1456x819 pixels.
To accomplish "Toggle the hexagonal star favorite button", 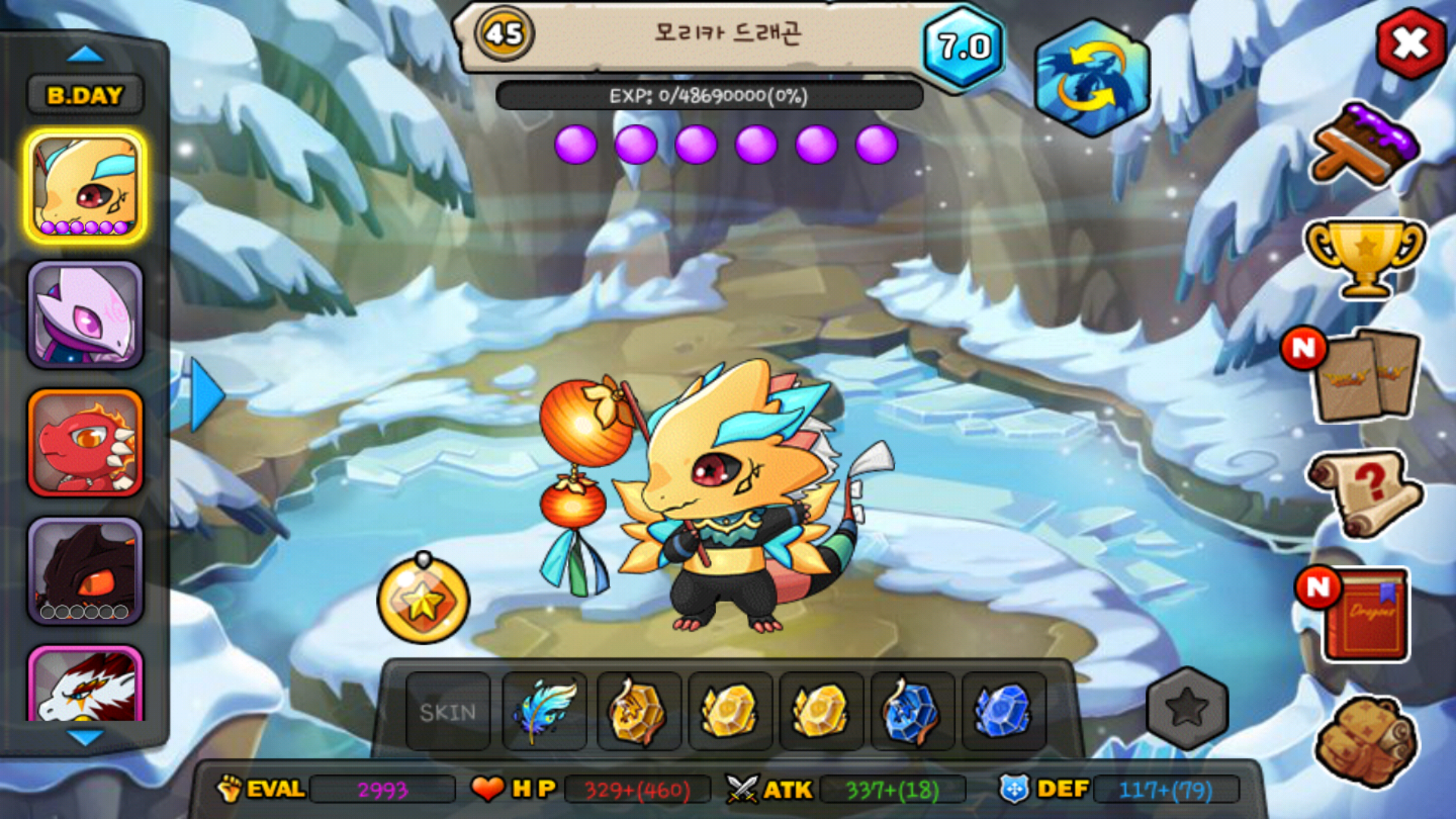I will coord(1187,708).
